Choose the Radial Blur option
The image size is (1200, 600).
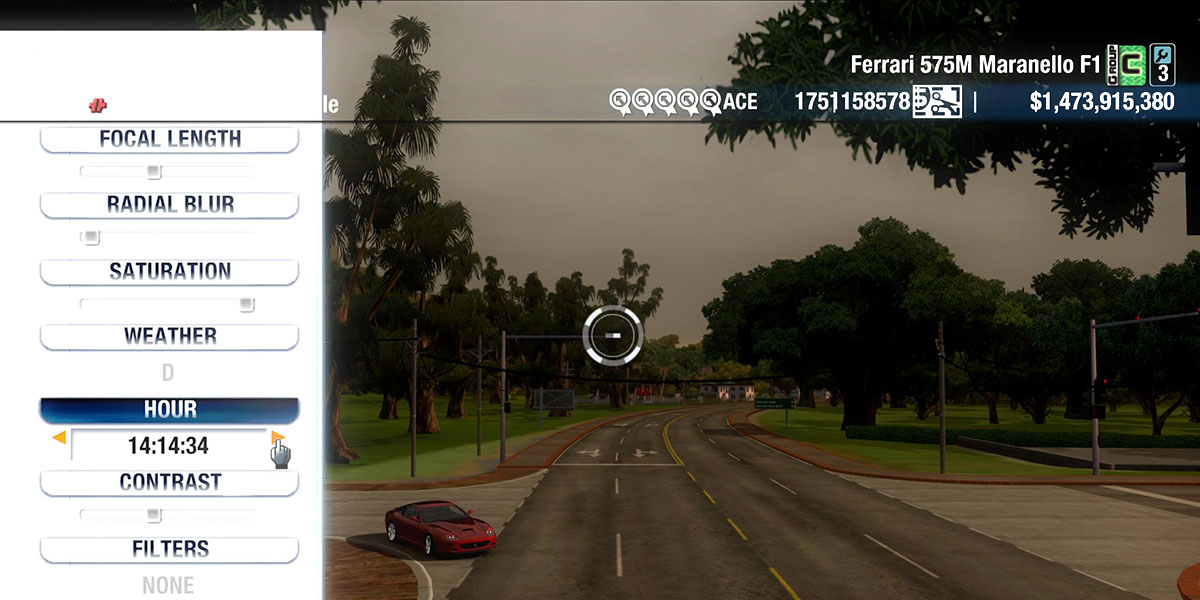coord(169,205)
